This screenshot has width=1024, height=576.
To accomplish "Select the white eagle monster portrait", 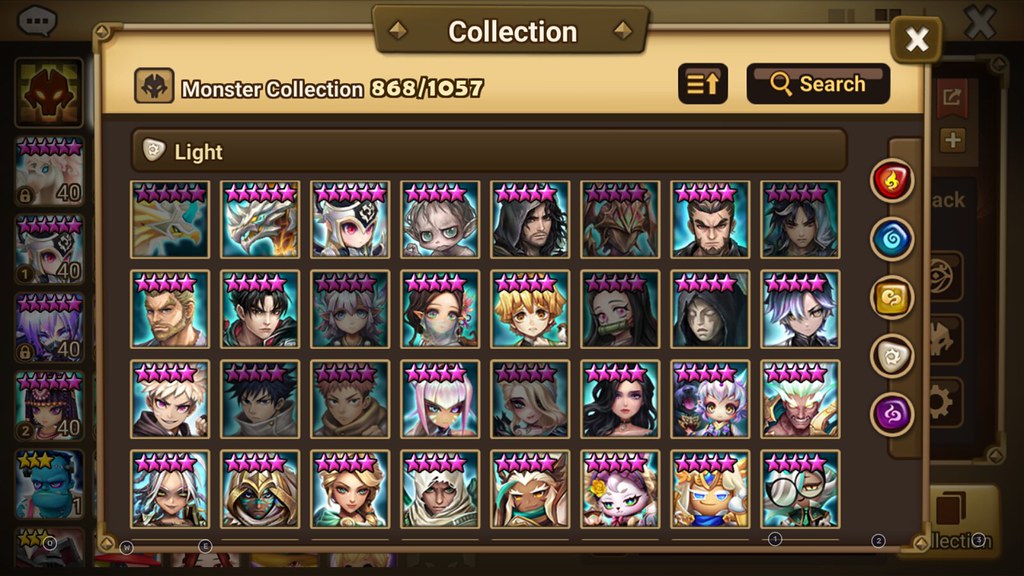I will click(170, 220).
